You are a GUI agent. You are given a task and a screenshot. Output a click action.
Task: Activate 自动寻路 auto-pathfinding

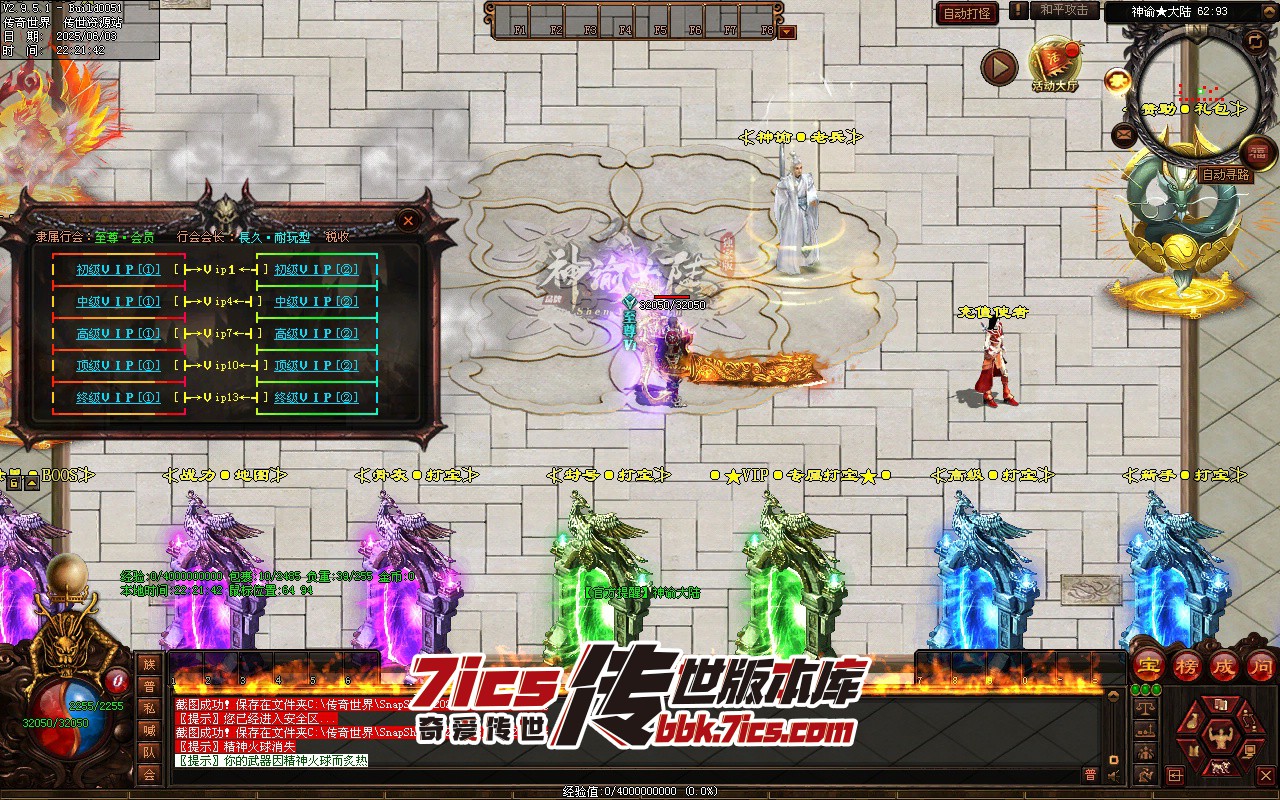pyautogui.click(x=1225, y=175)
